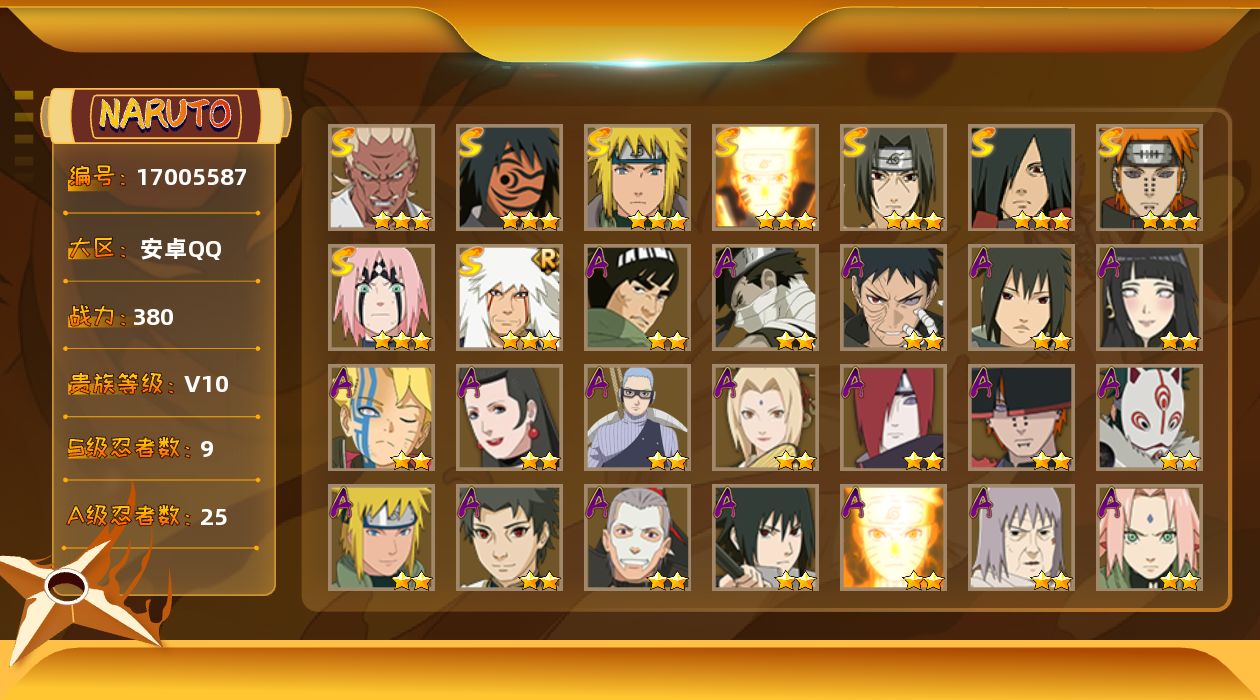Image resolution: width=1260 pixels, height=700 pixels.
Task: Open the S-rank Itachi card
Action: [893, 177]
